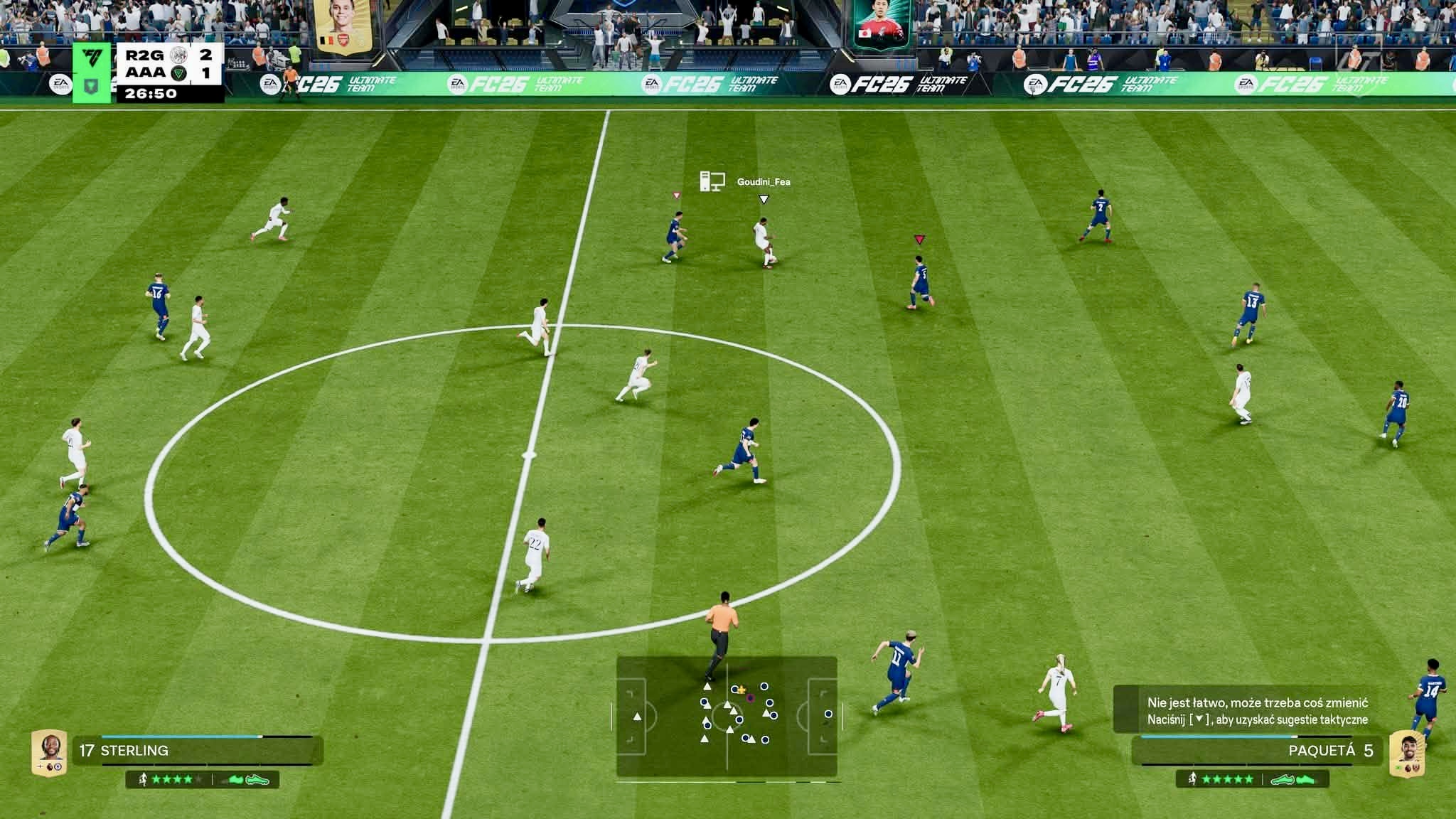Click the AAA team badge

pyautogui.click(x=177, y=74)
